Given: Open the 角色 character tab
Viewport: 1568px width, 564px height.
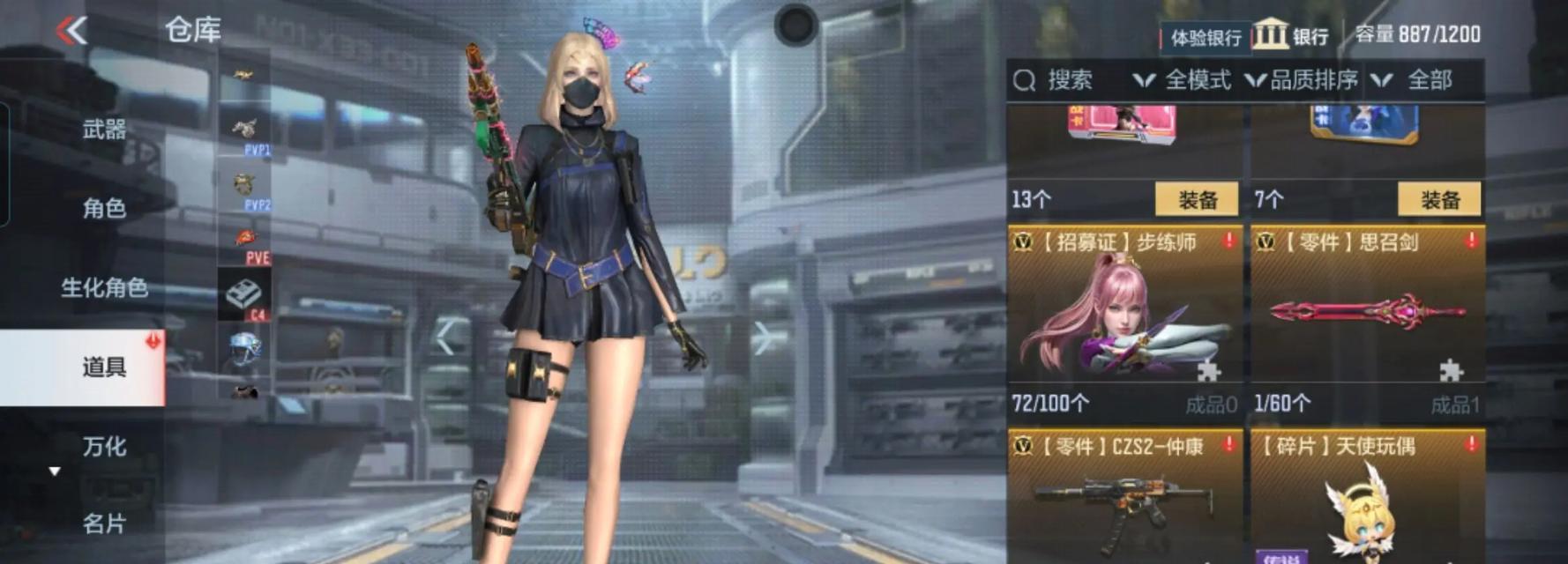Looking at the screenshot, I should pyautogui.click(x=104, y=208).
